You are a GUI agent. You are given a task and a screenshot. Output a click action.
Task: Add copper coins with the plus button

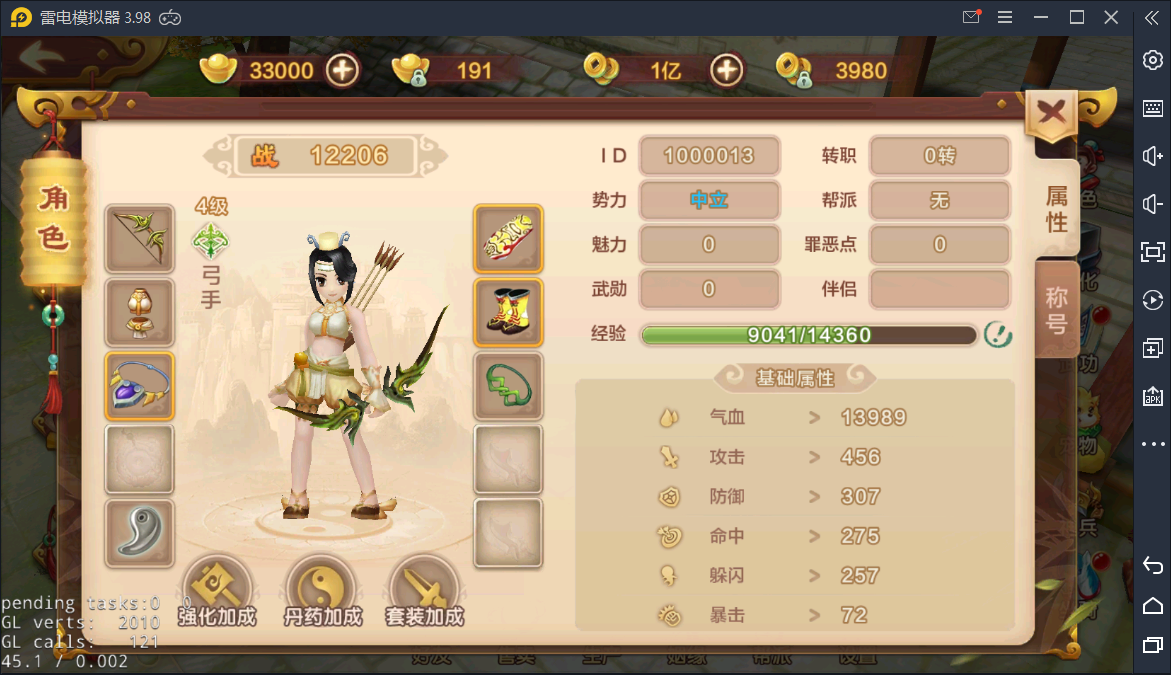[x=726, y=70]
